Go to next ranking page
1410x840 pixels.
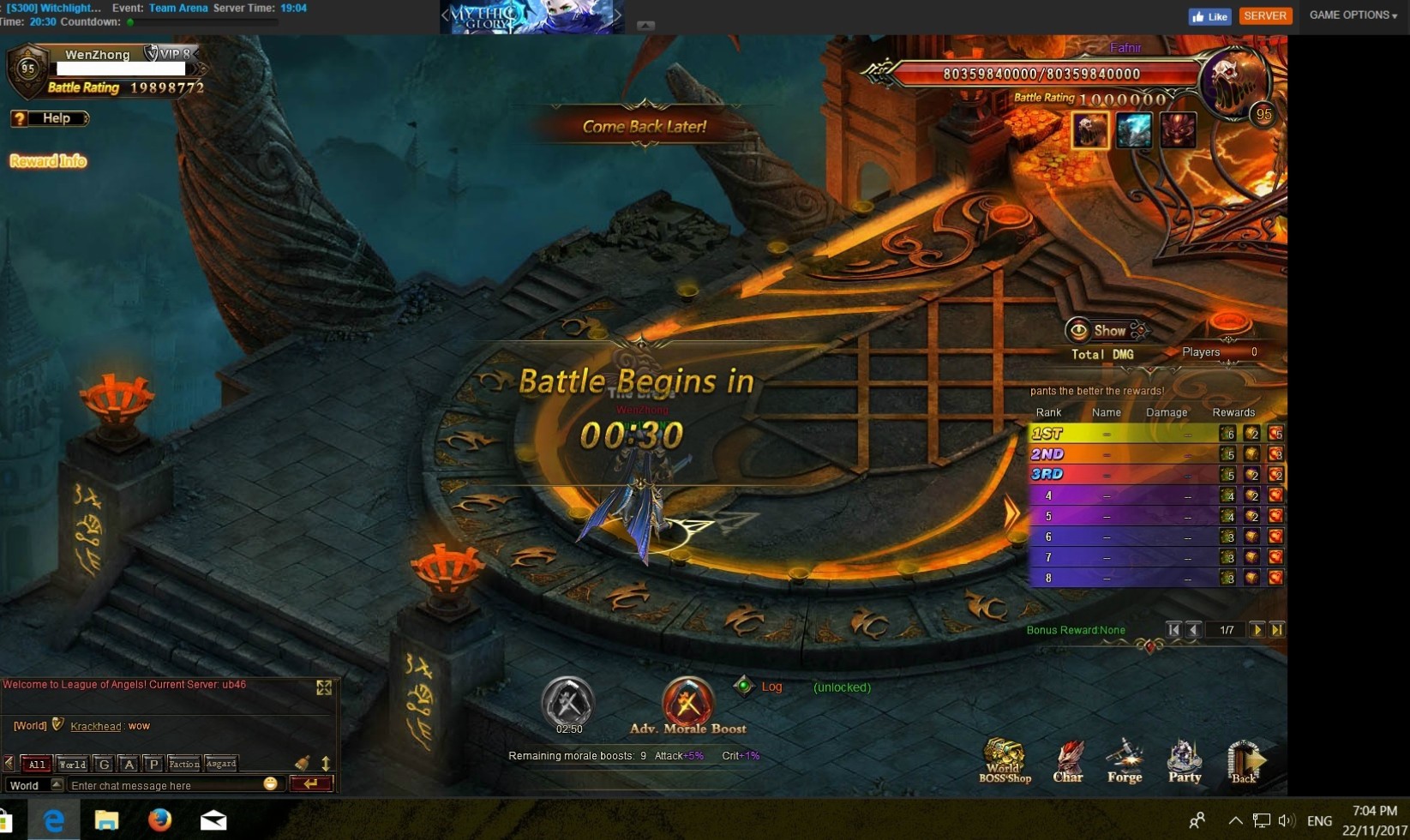(1257, 630)
